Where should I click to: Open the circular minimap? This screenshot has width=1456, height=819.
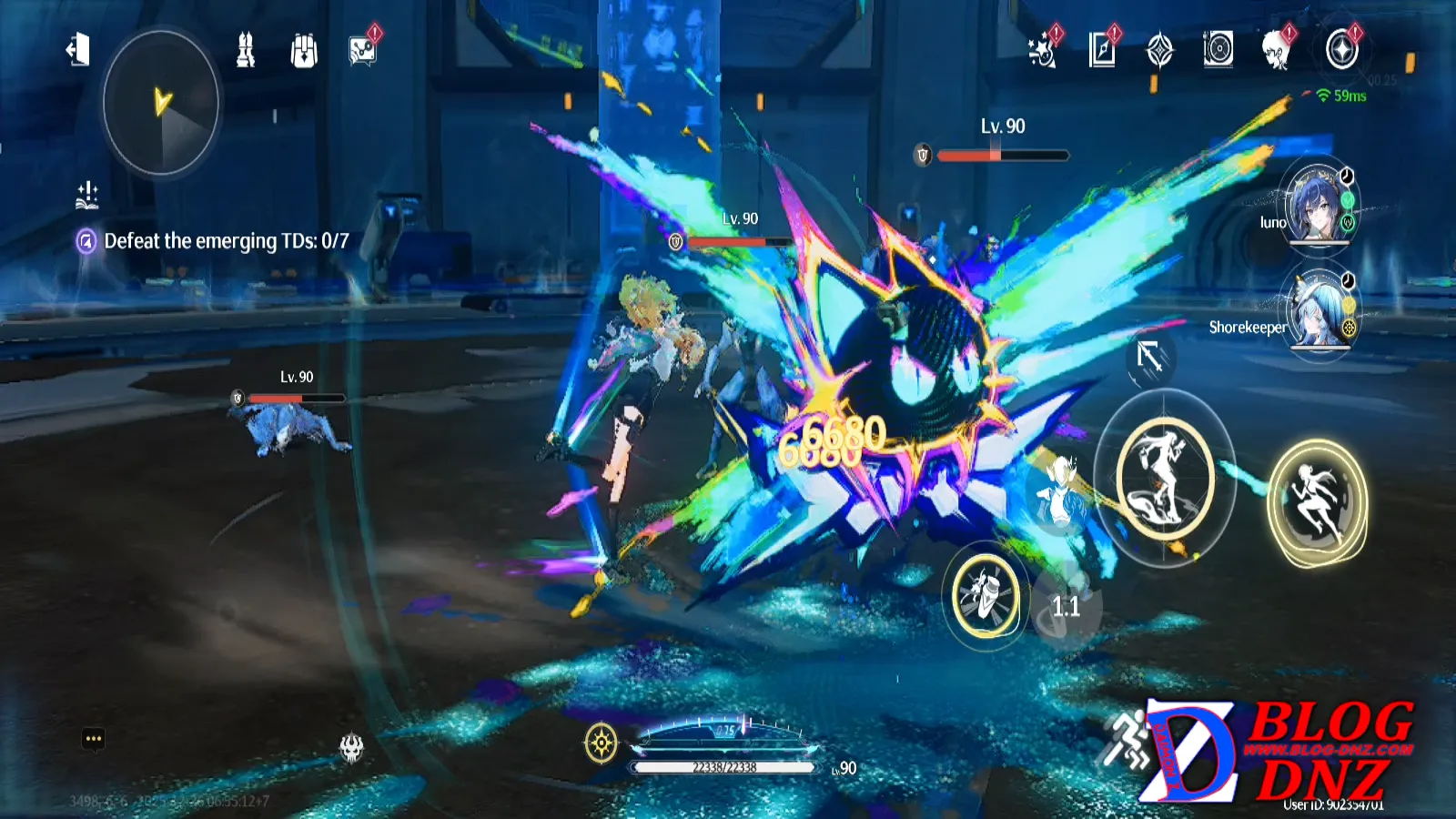coord(161,103)
